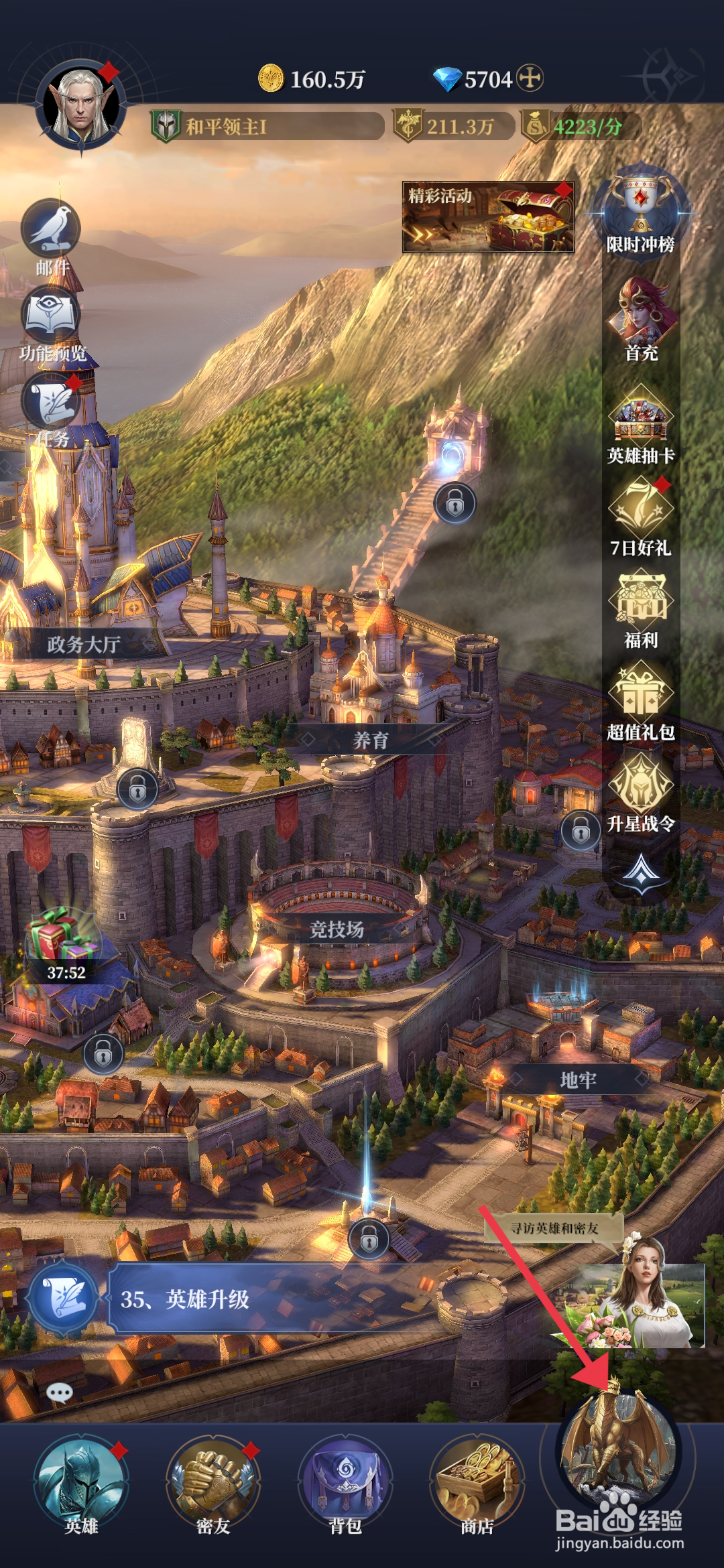Open the 精彩活动 events banner
724x1568 pixels.
[487, 216]
